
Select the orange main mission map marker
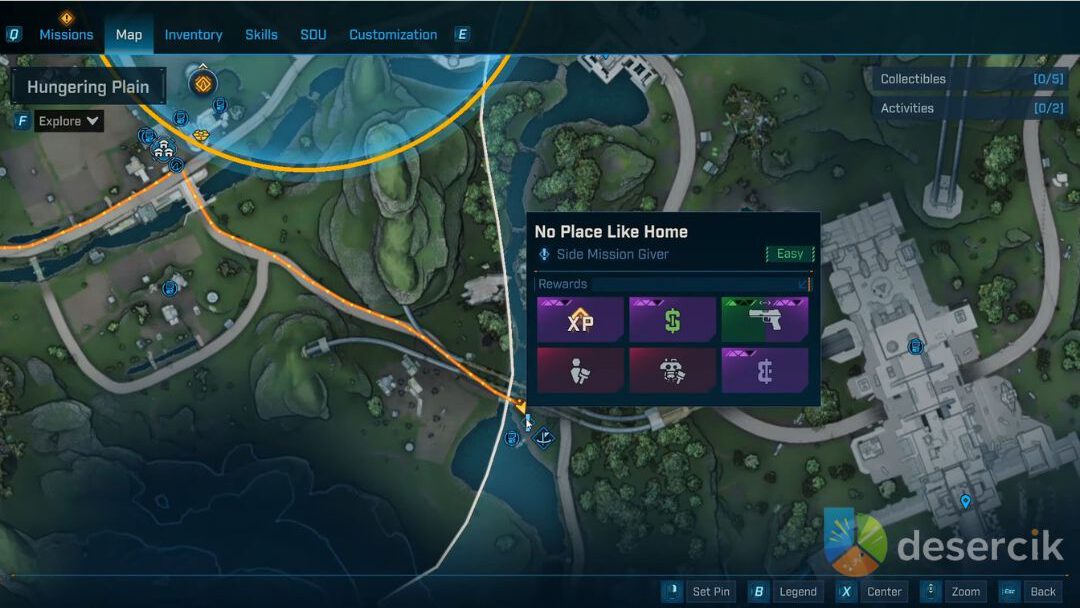pyautogui.click(x=203, y=82)
